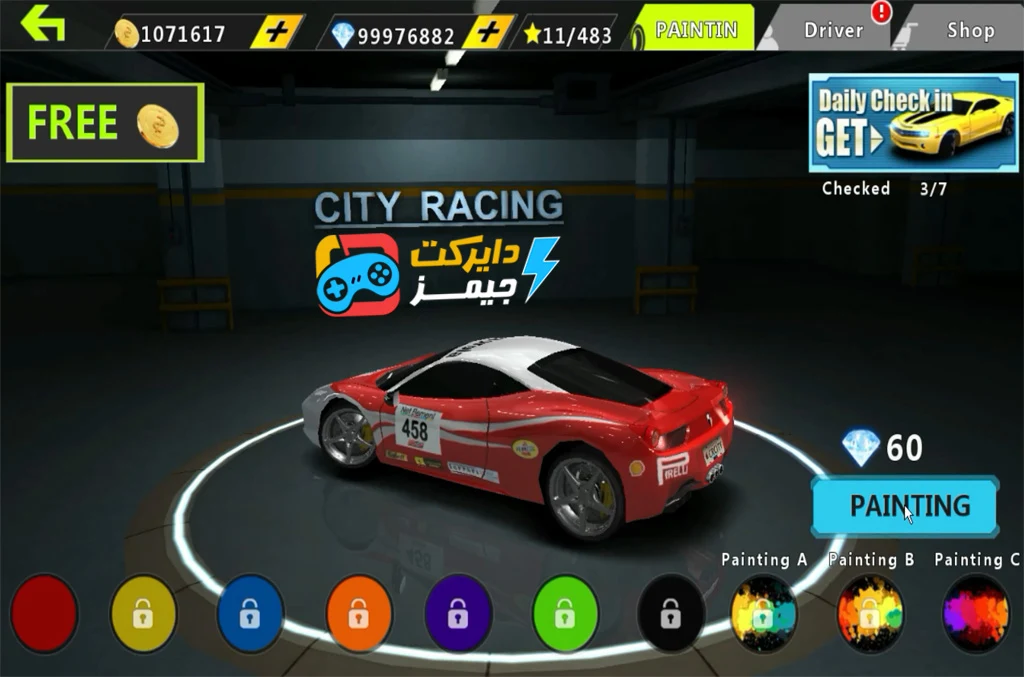Pick the locked blue paint swatch
Viewport: 1024px width, 677px height.
pyautogui.click(x=250, y=613)
